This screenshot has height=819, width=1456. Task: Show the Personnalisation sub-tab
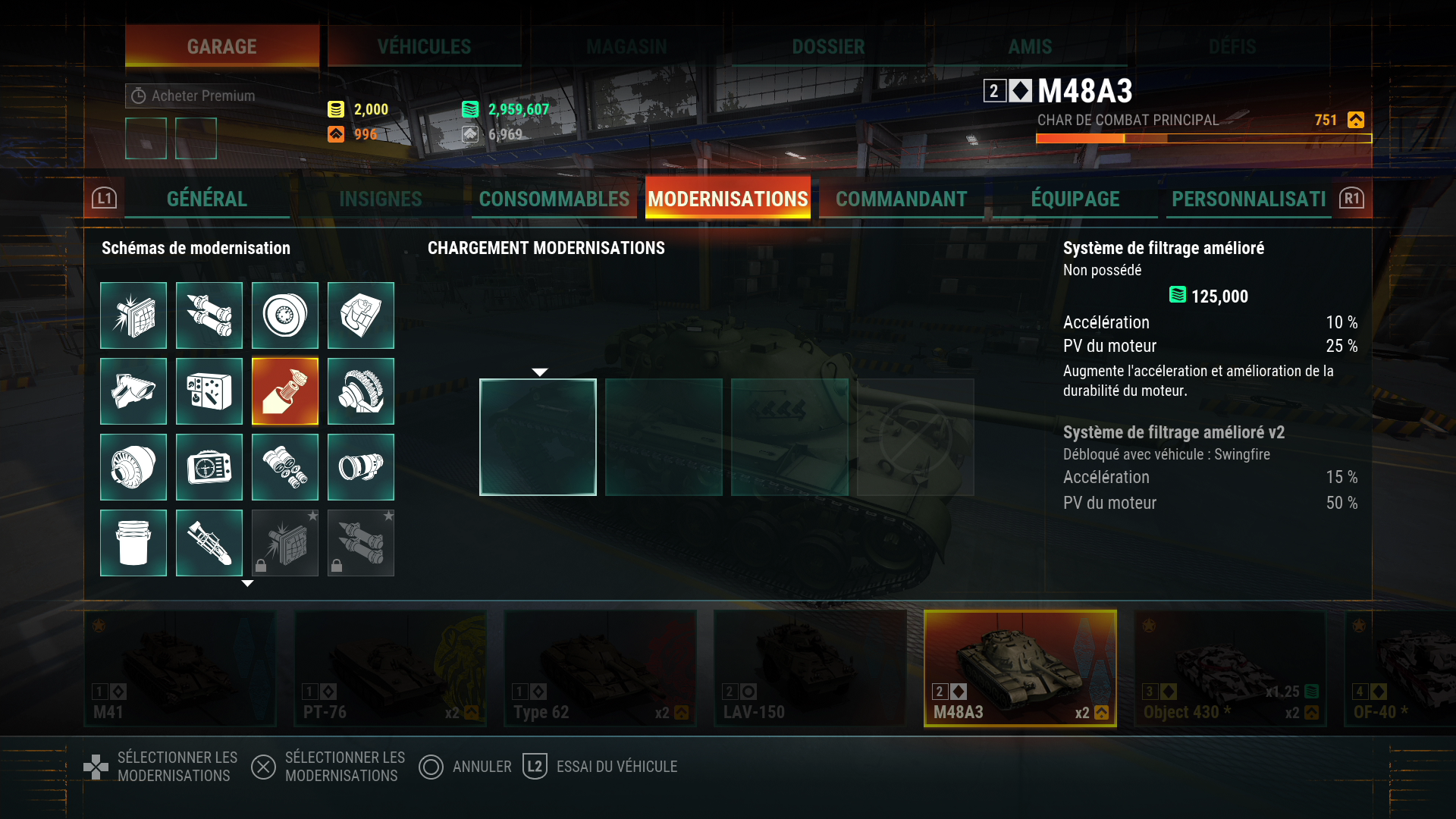click(x=1248, y=199)
